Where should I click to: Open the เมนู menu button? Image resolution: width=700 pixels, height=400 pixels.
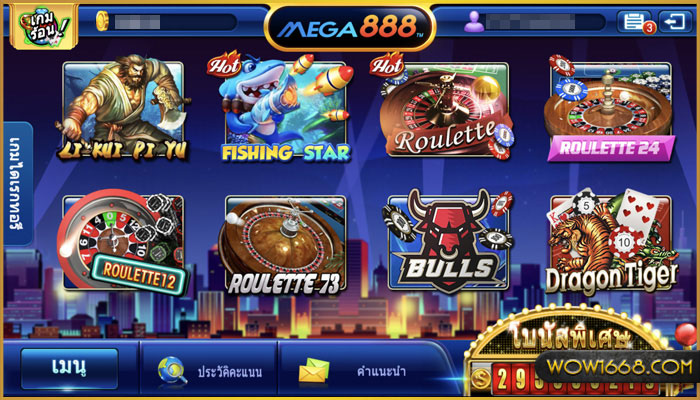pyautogui.click(x=69, y=370)
